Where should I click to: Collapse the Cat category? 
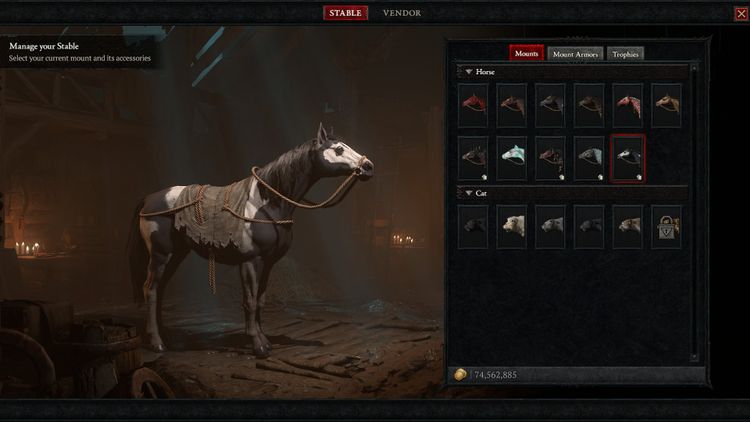pos(469,192)
